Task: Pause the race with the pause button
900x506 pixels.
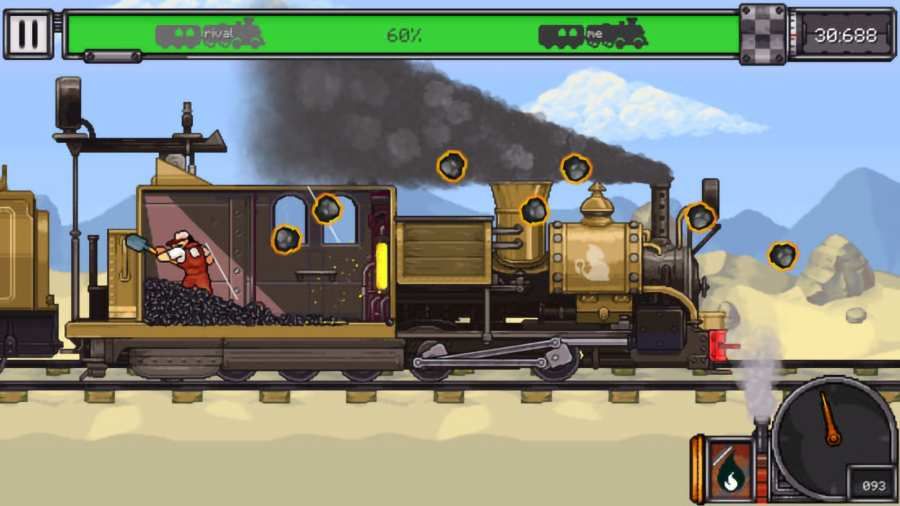Action: pyautogui.click(x=29, y=35)
